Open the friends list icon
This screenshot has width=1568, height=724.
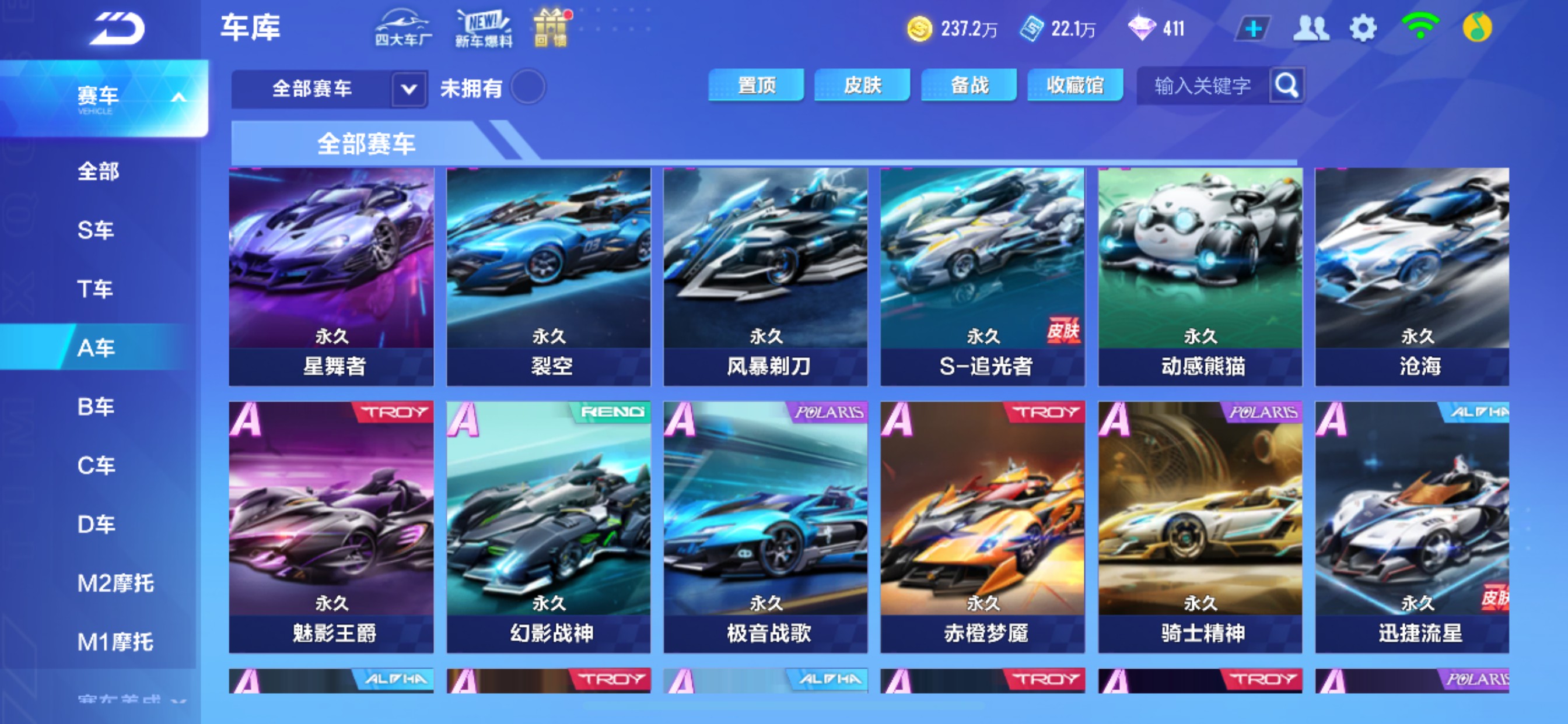coord(1311,27)
